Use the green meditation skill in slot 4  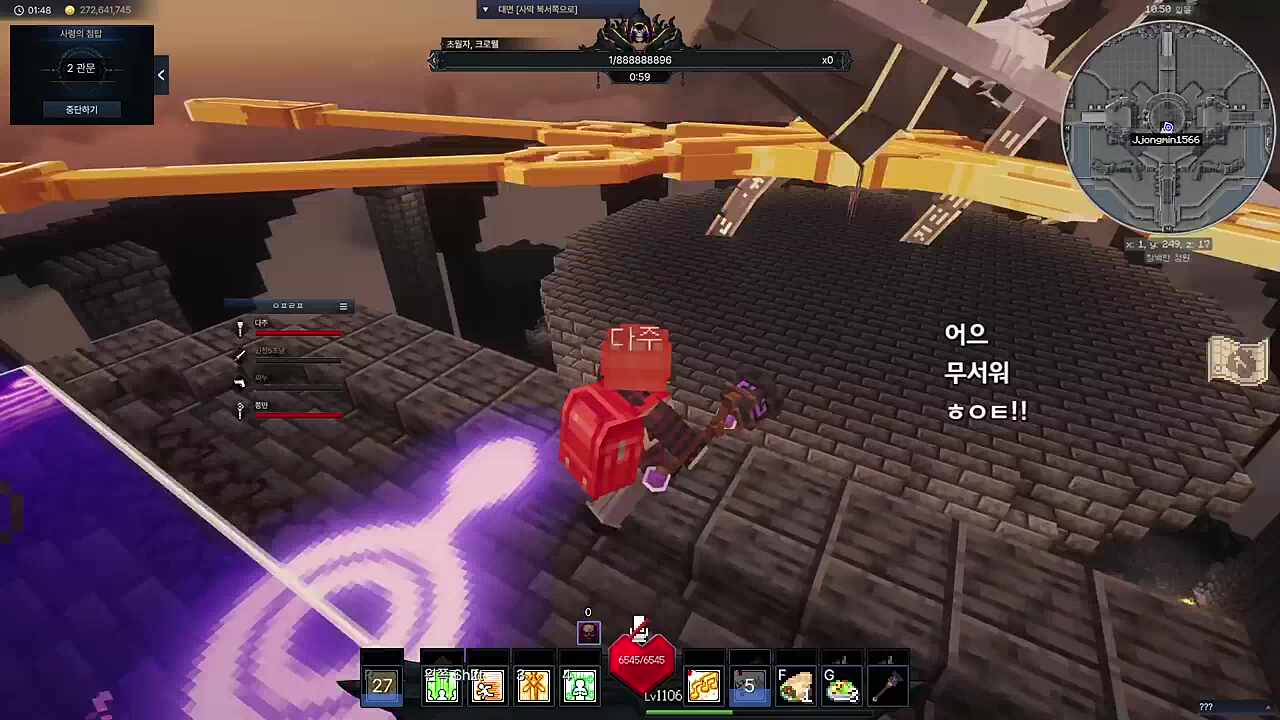[x=580, y=684]
